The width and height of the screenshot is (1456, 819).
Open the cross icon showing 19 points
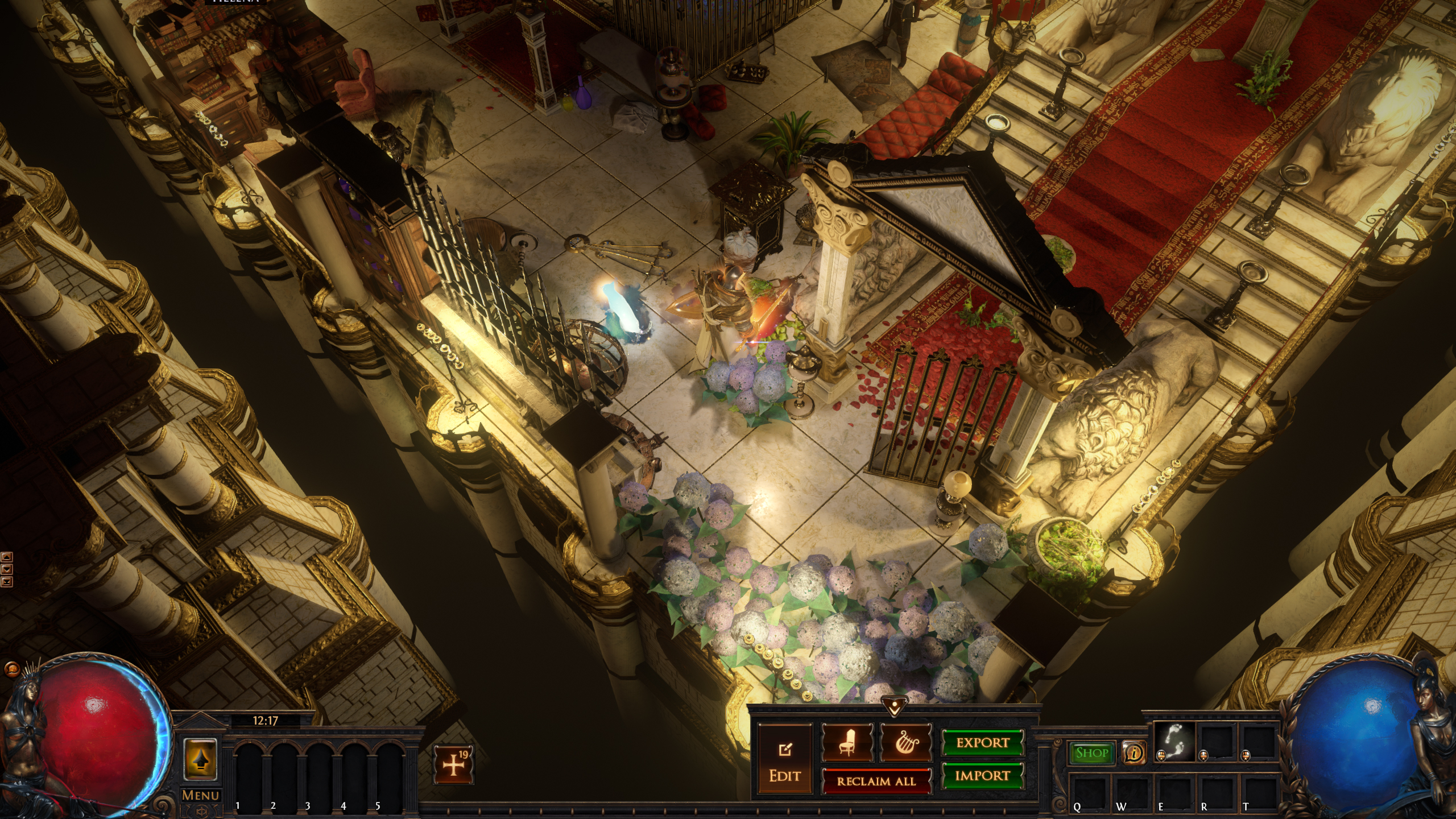[453, 765]
